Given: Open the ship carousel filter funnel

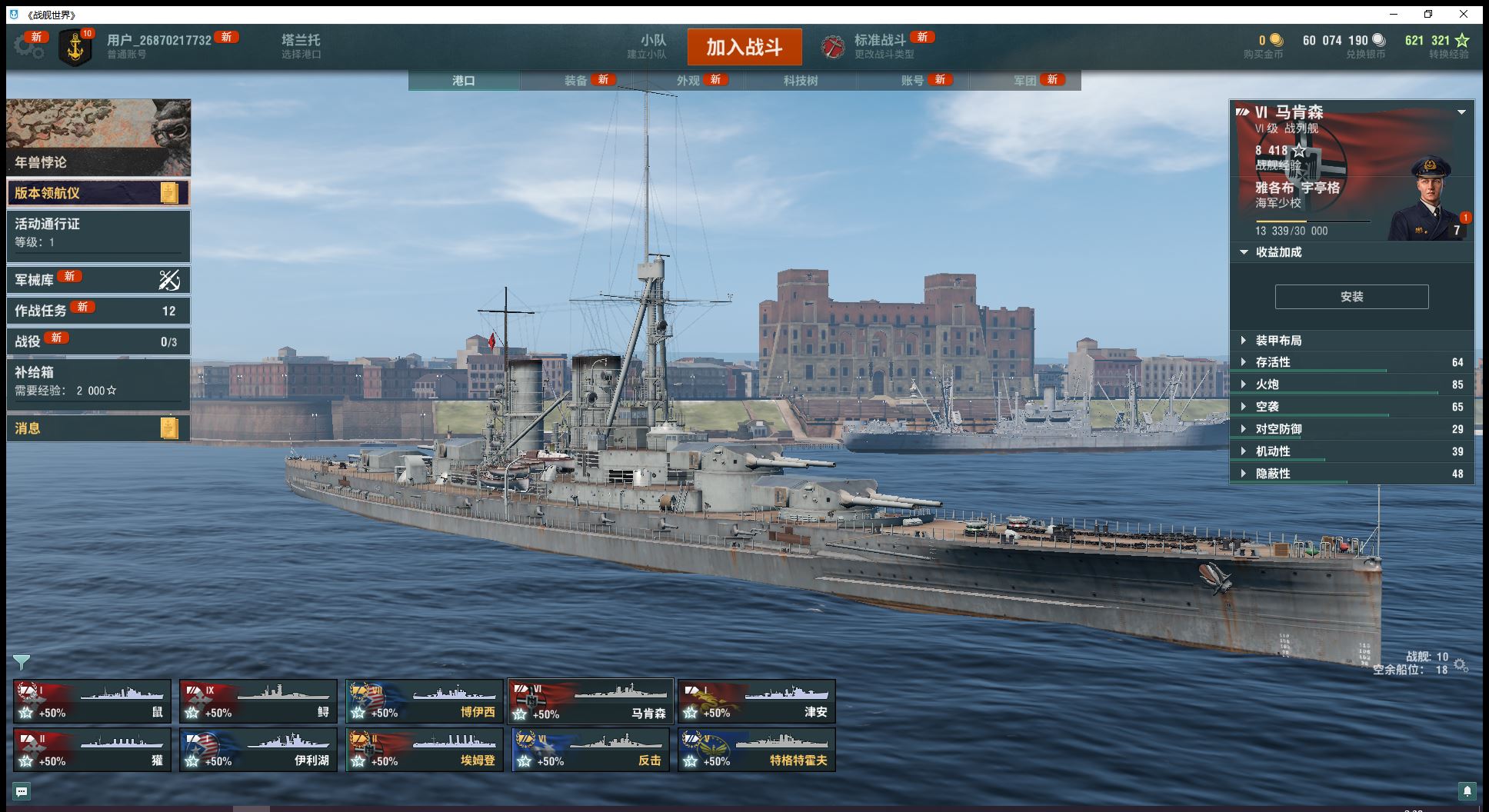Looking at the screenshot, I should pos(22,661).
